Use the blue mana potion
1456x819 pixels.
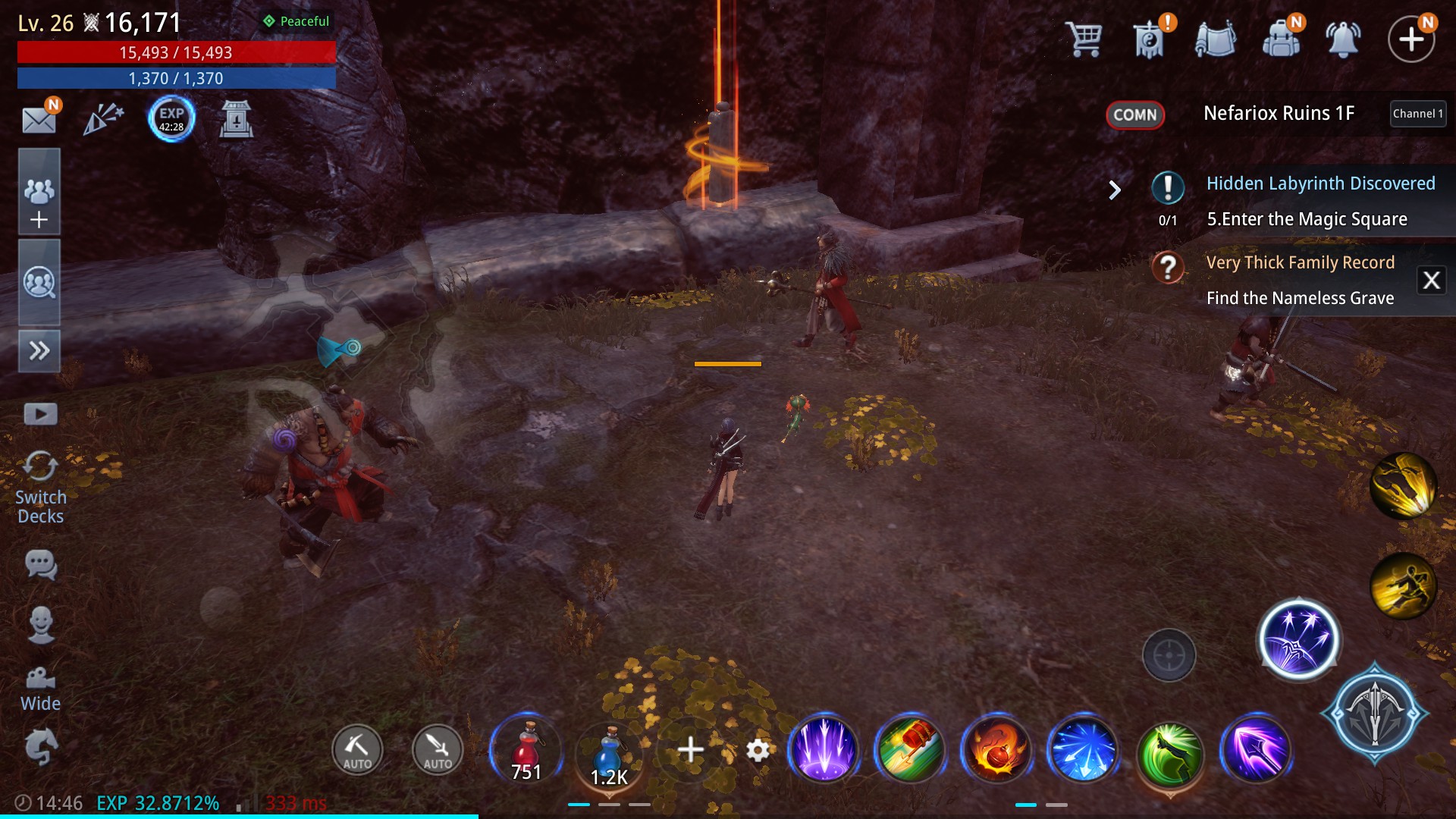pos(610,752)
